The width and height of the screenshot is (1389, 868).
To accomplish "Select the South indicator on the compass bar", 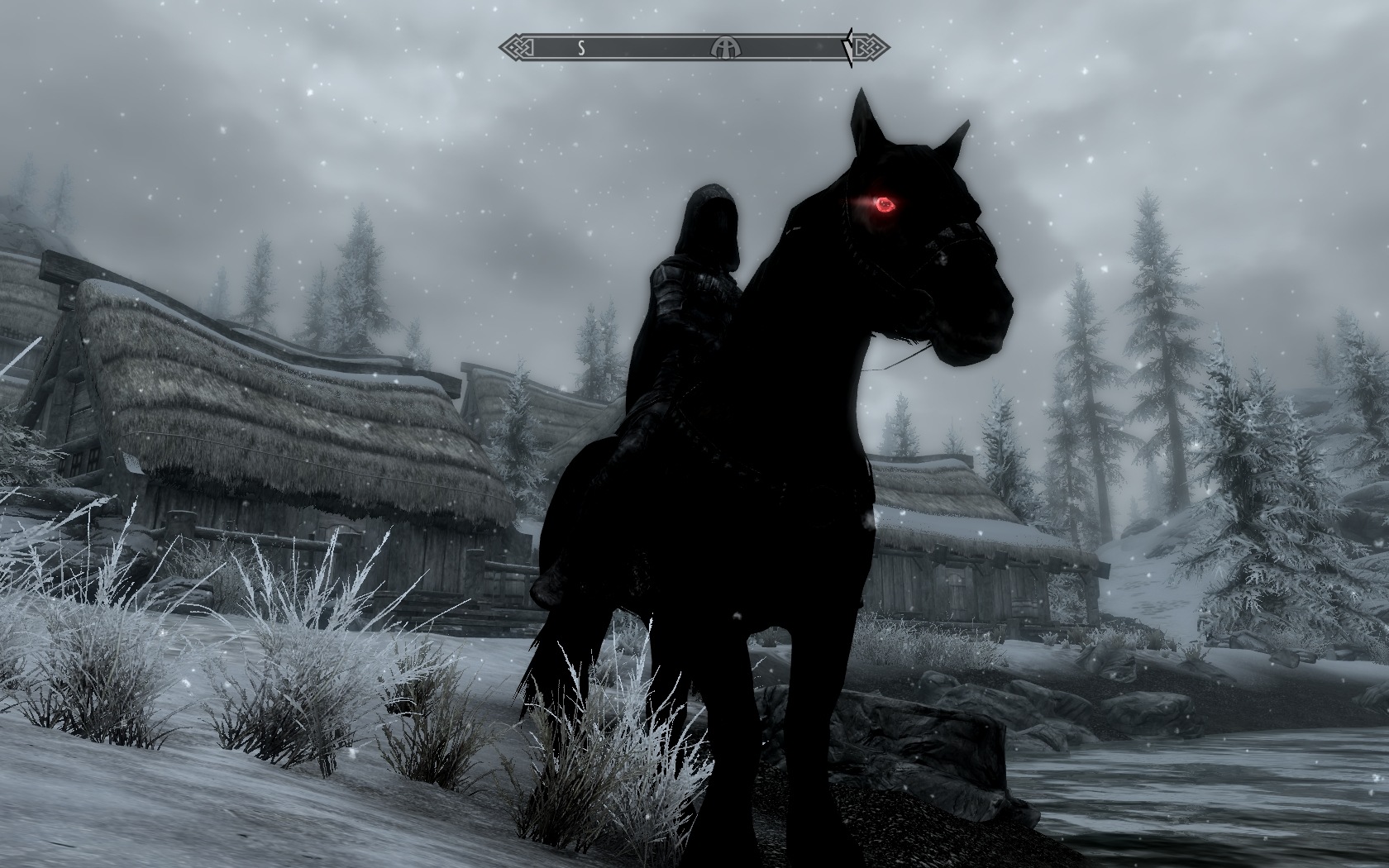I will (581, 48).
